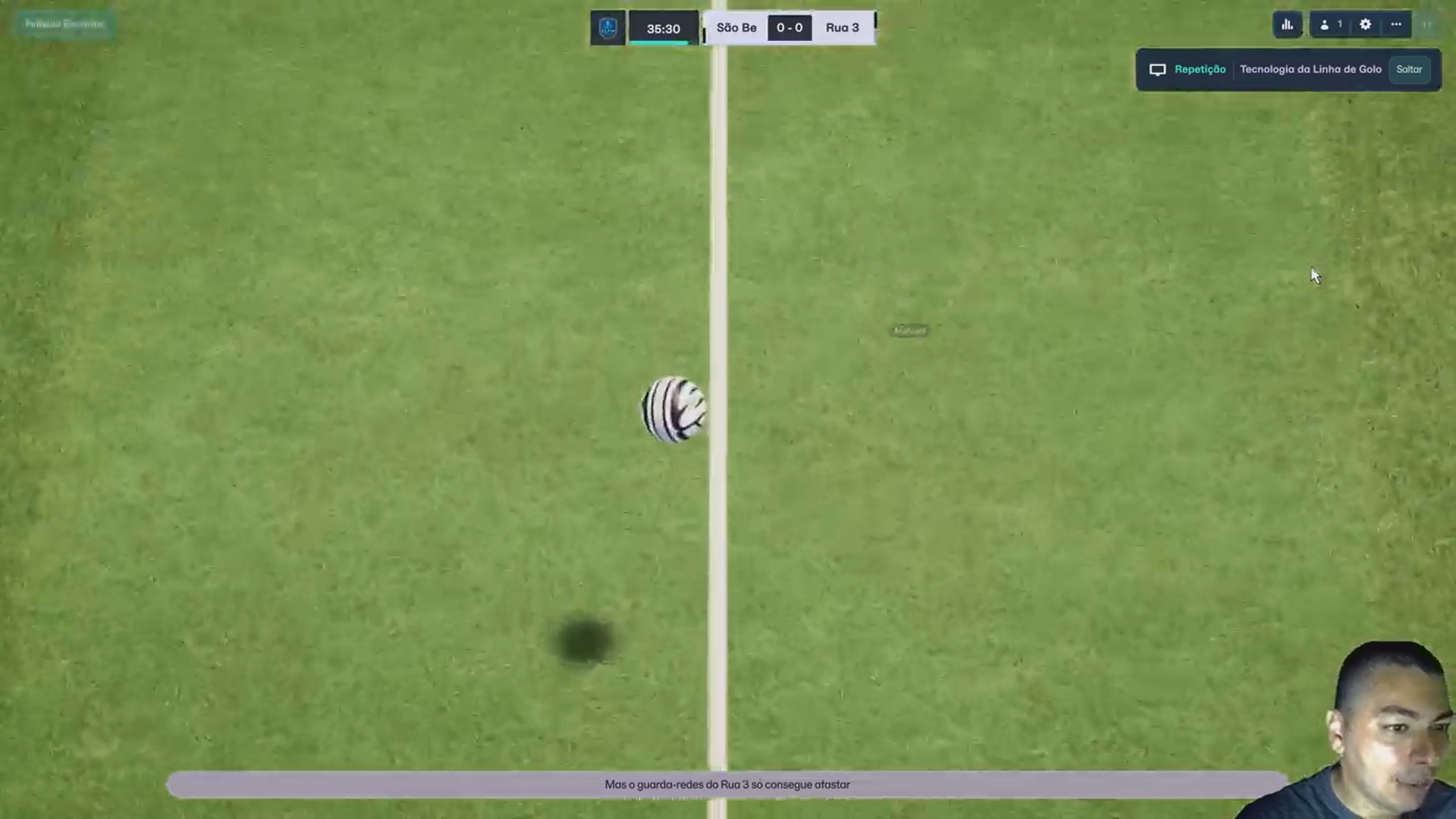Select the São Be team name on scoreboard
Screen dimensions: 1456x819
click(x=736, y=28)
